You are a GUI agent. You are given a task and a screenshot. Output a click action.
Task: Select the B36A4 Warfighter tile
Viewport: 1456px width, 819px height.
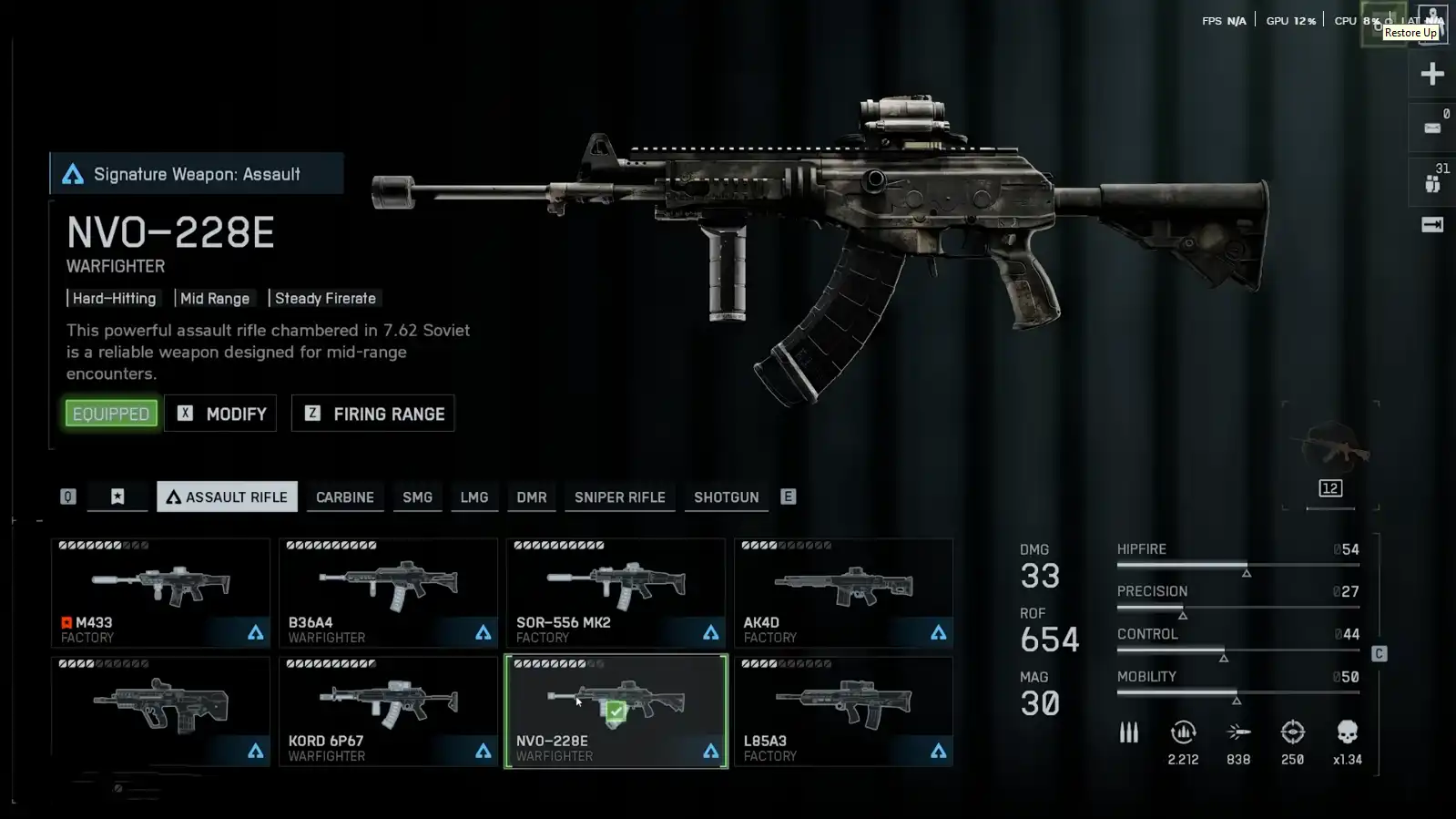[388, 592]
